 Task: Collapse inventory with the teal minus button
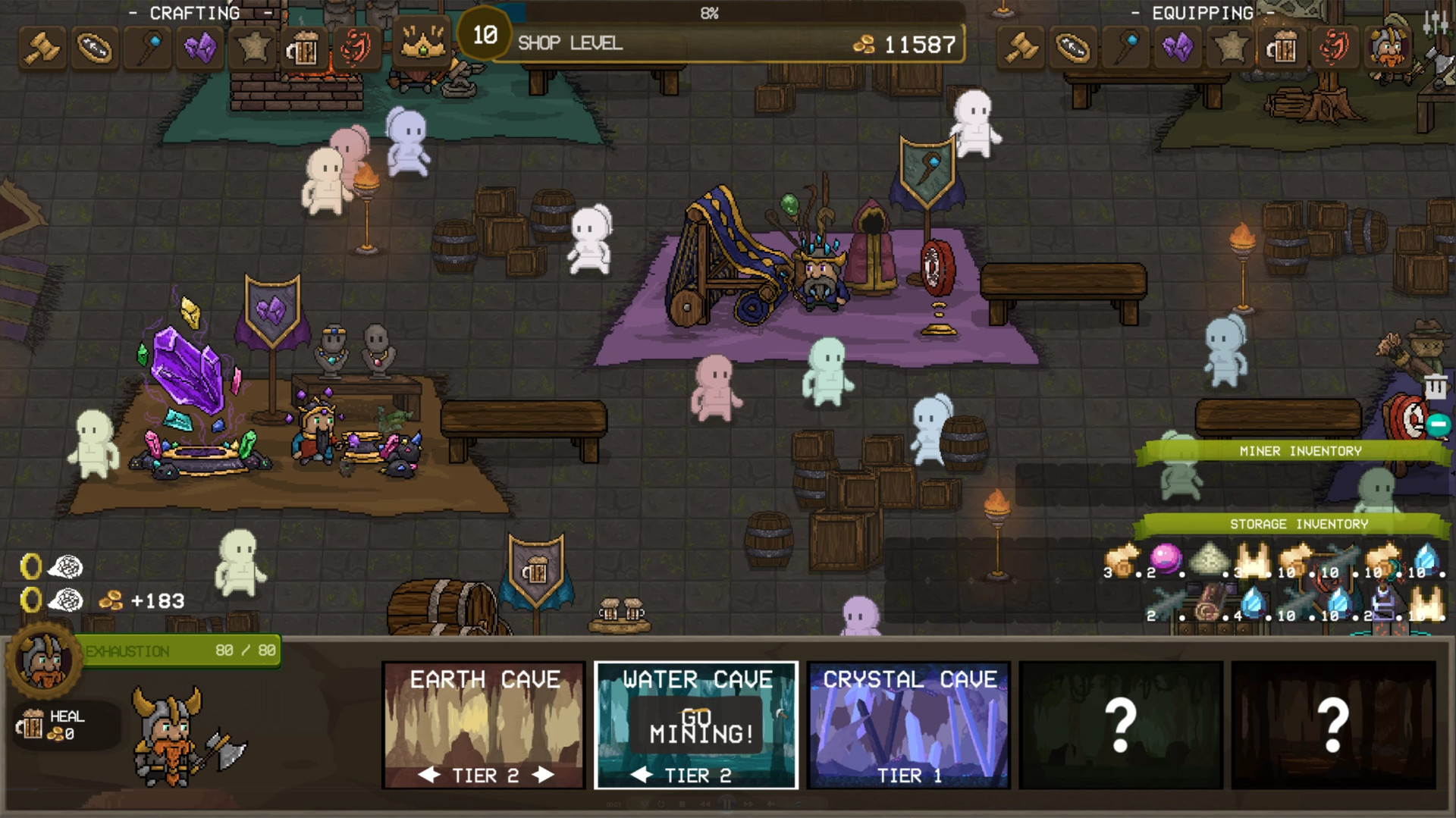1438,425
